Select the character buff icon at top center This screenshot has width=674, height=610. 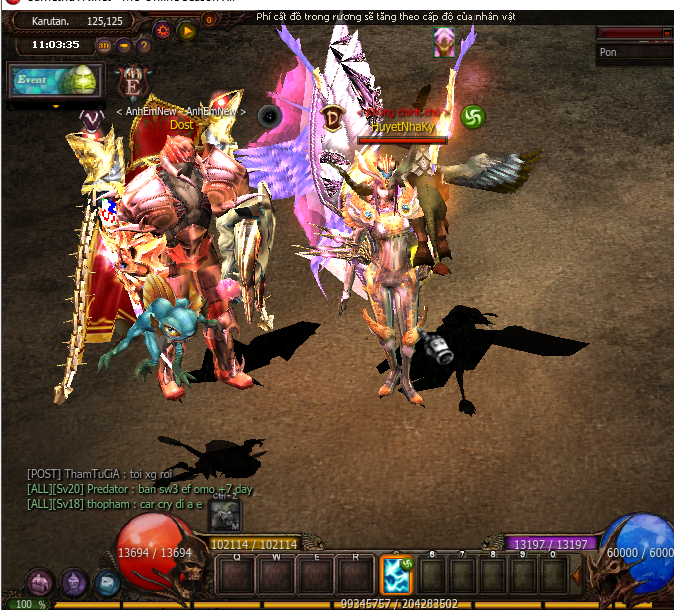444,42
